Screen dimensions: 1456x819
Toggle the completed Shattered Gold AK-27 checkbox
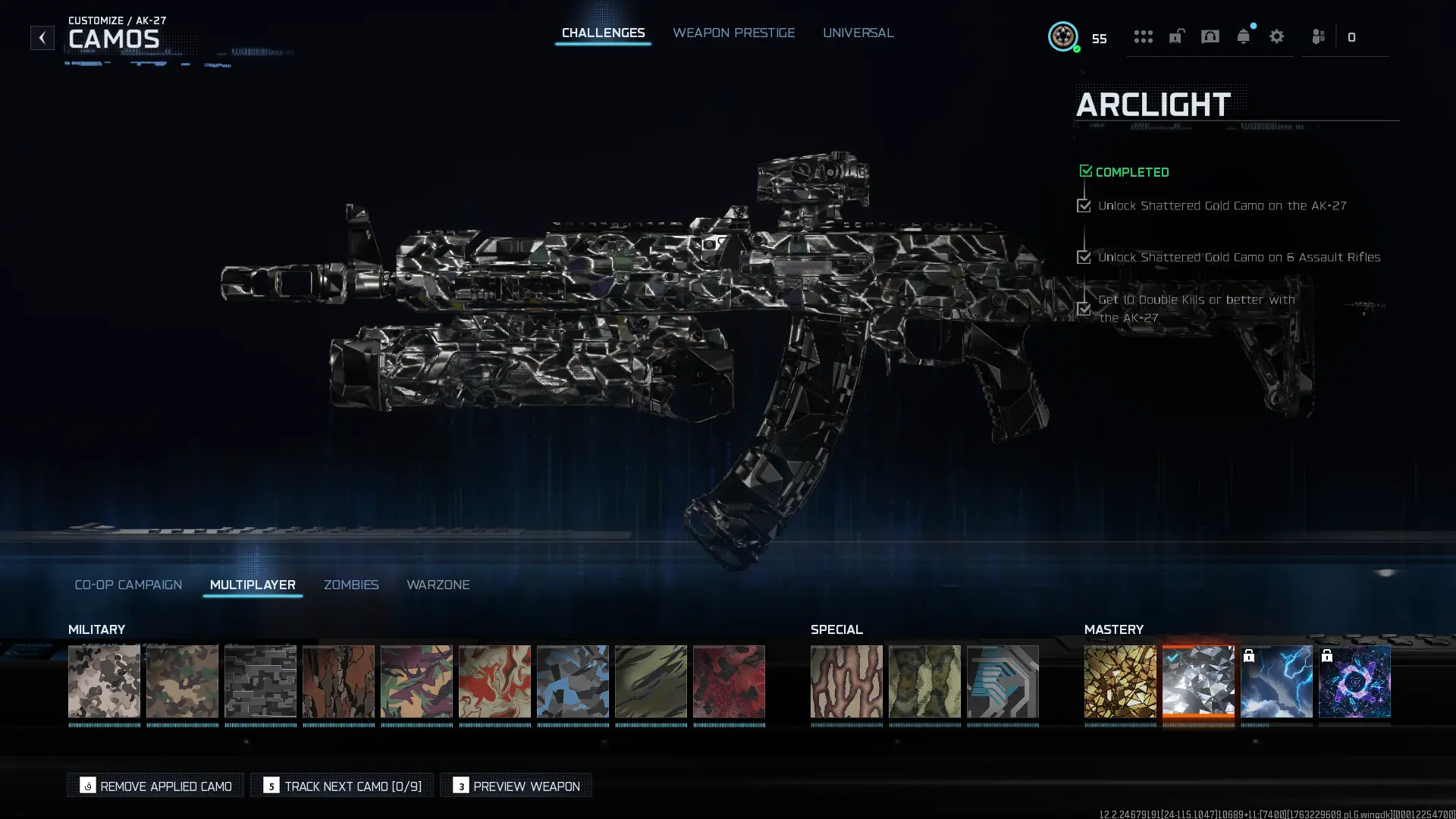click(x=1084, y=206)
